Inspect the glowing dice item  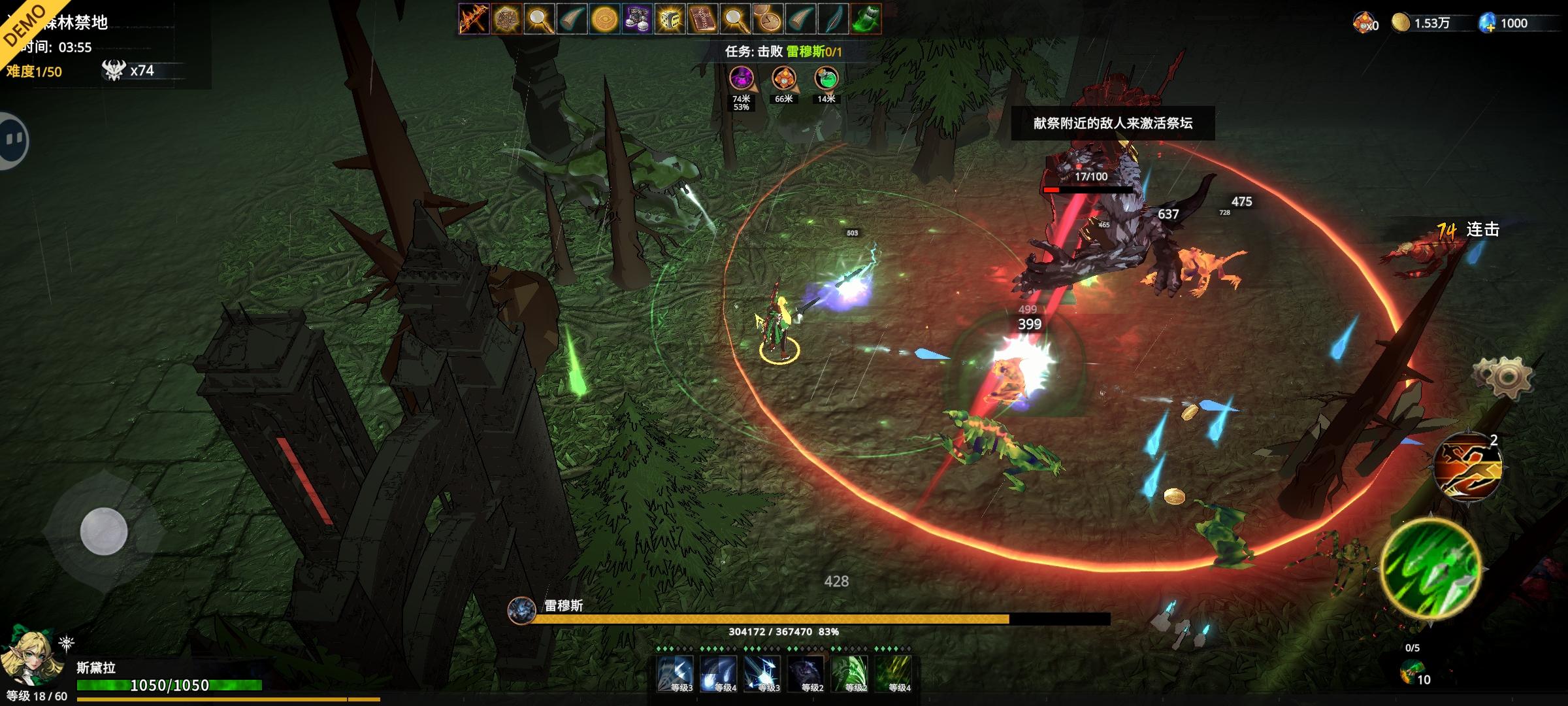point(670,19)
